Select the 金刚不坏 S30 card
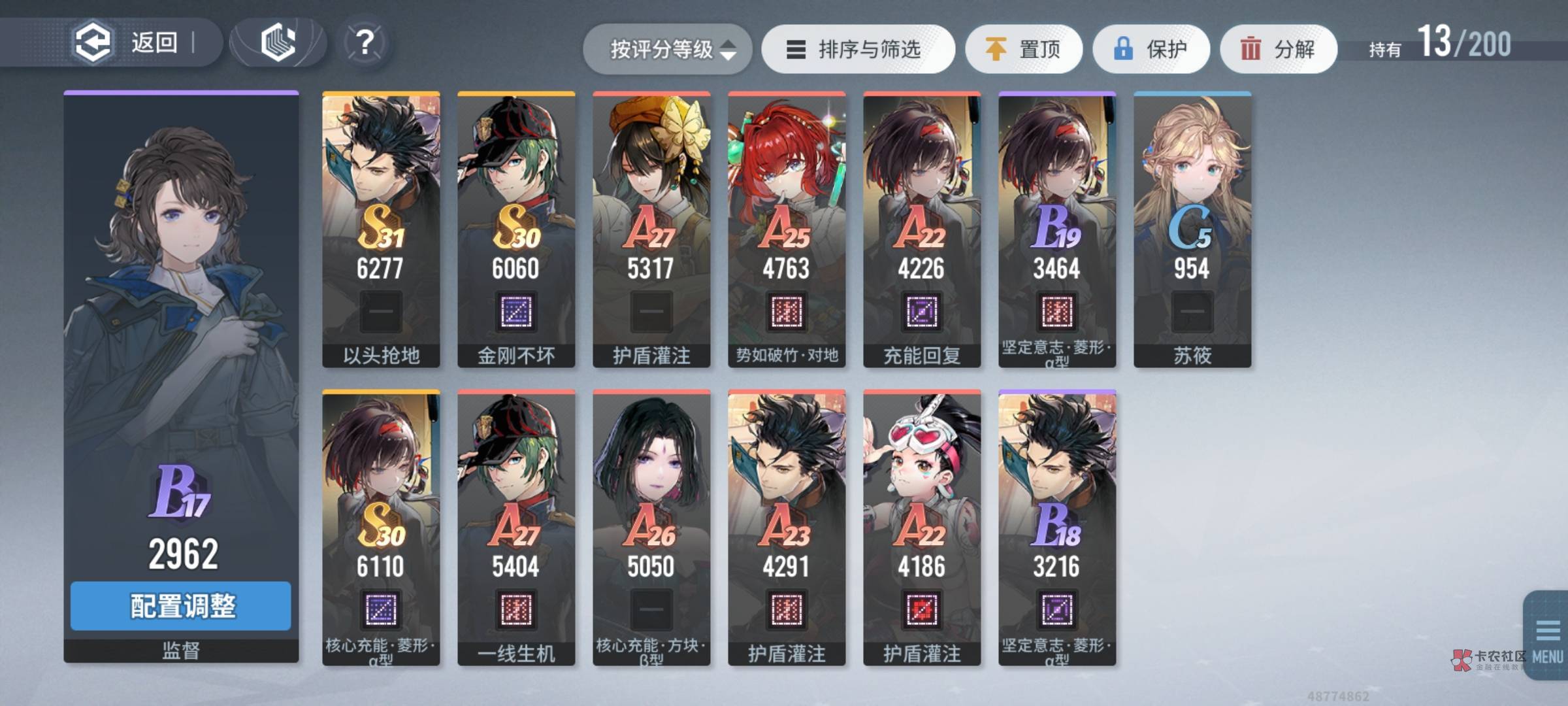This screenshot has width=1568, height=706. click(516, 229)
